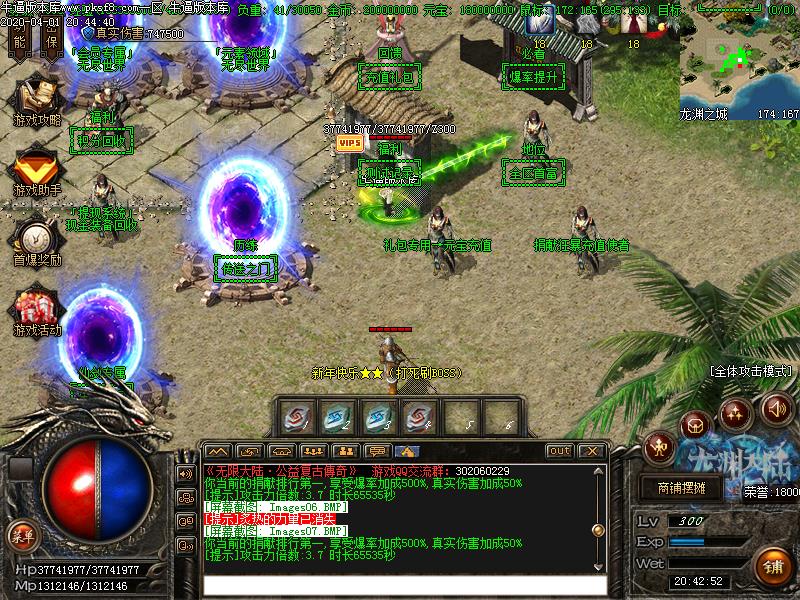Screen dimensions: 800x600
Task: Toggle the speaker sound button
Action: coord(777,408)
